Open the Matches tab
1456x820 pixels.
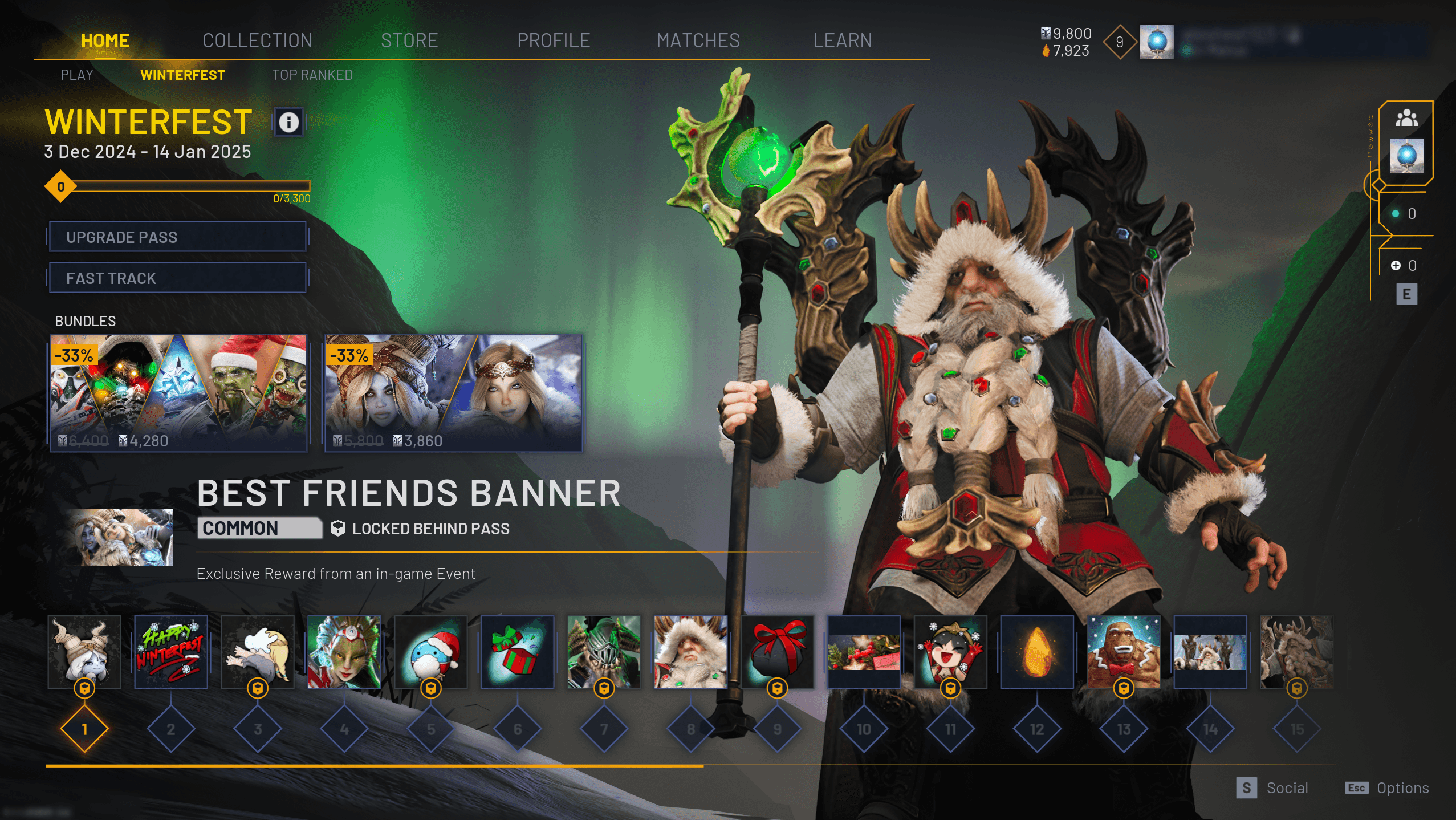click(x=698, y=40)
